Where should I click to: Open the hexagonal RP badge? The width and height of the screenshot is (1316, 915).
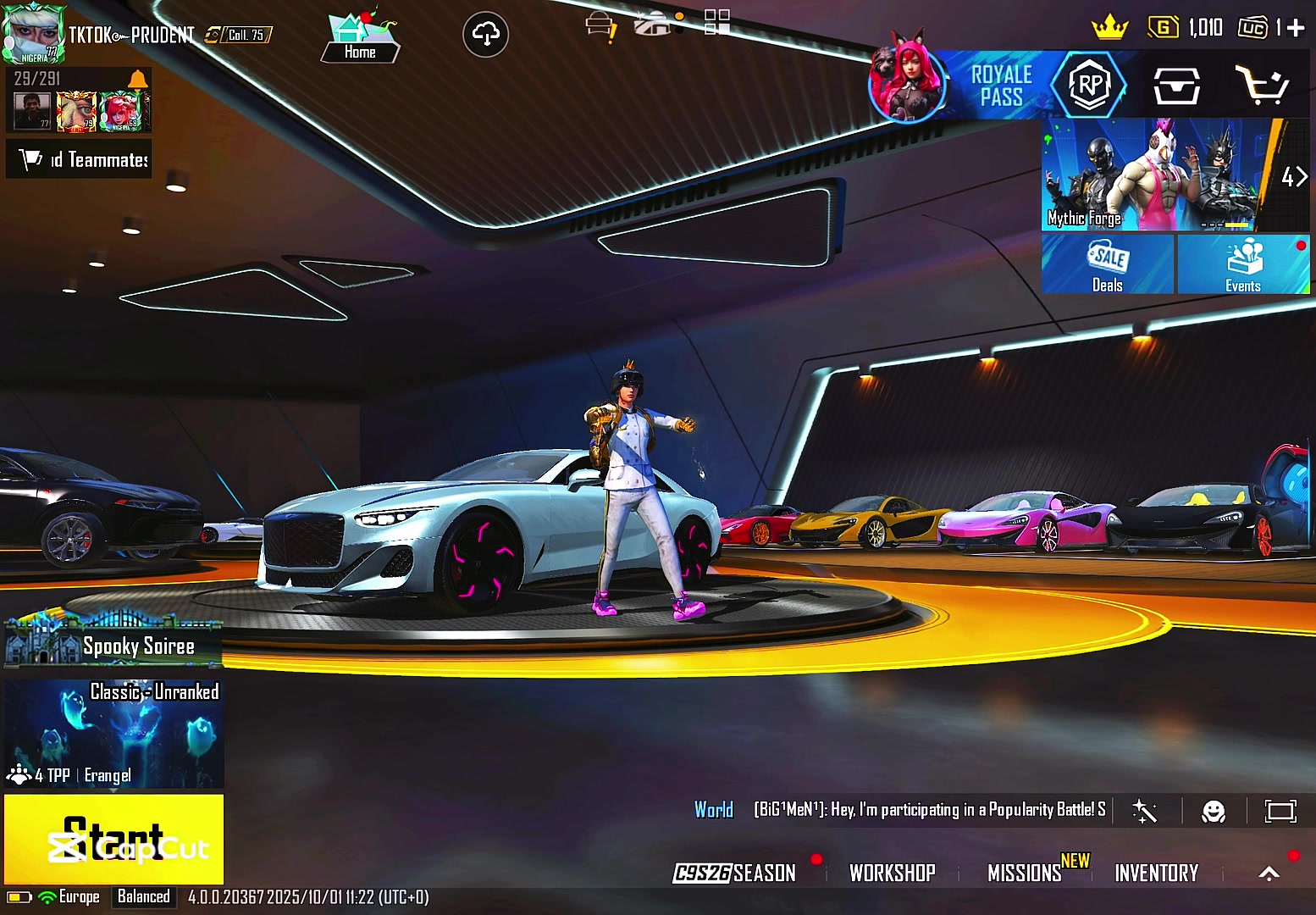(1089, 85)
